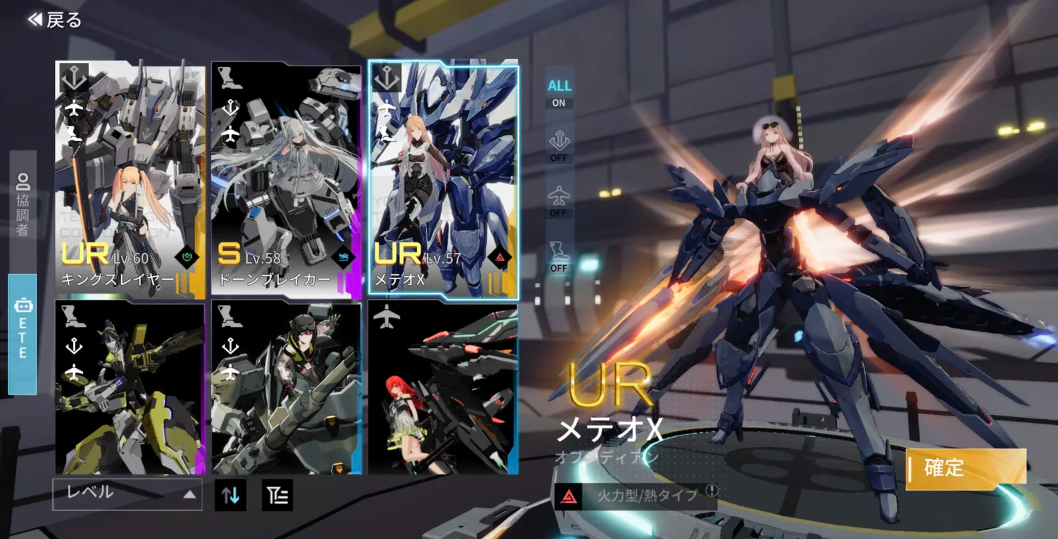The height and width of the screenshot is (539, 1058).
Task: Select the キングスレイヤー UR mech card
Action: [130, 180]
